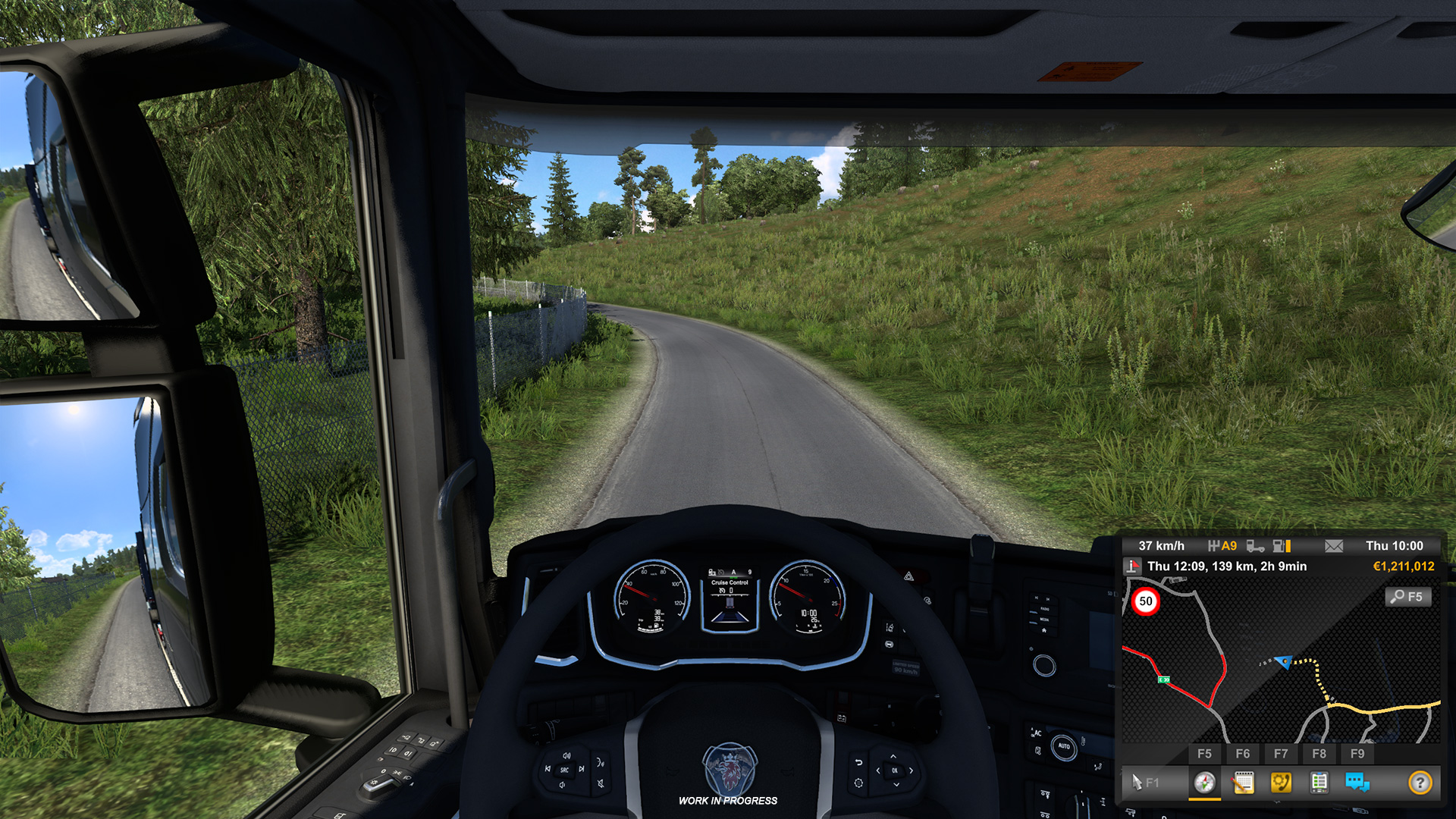This screenshot has width=1456, height=819.
Task: Open the blue chat bubbles tab
Action: [x=1357, y=782]
